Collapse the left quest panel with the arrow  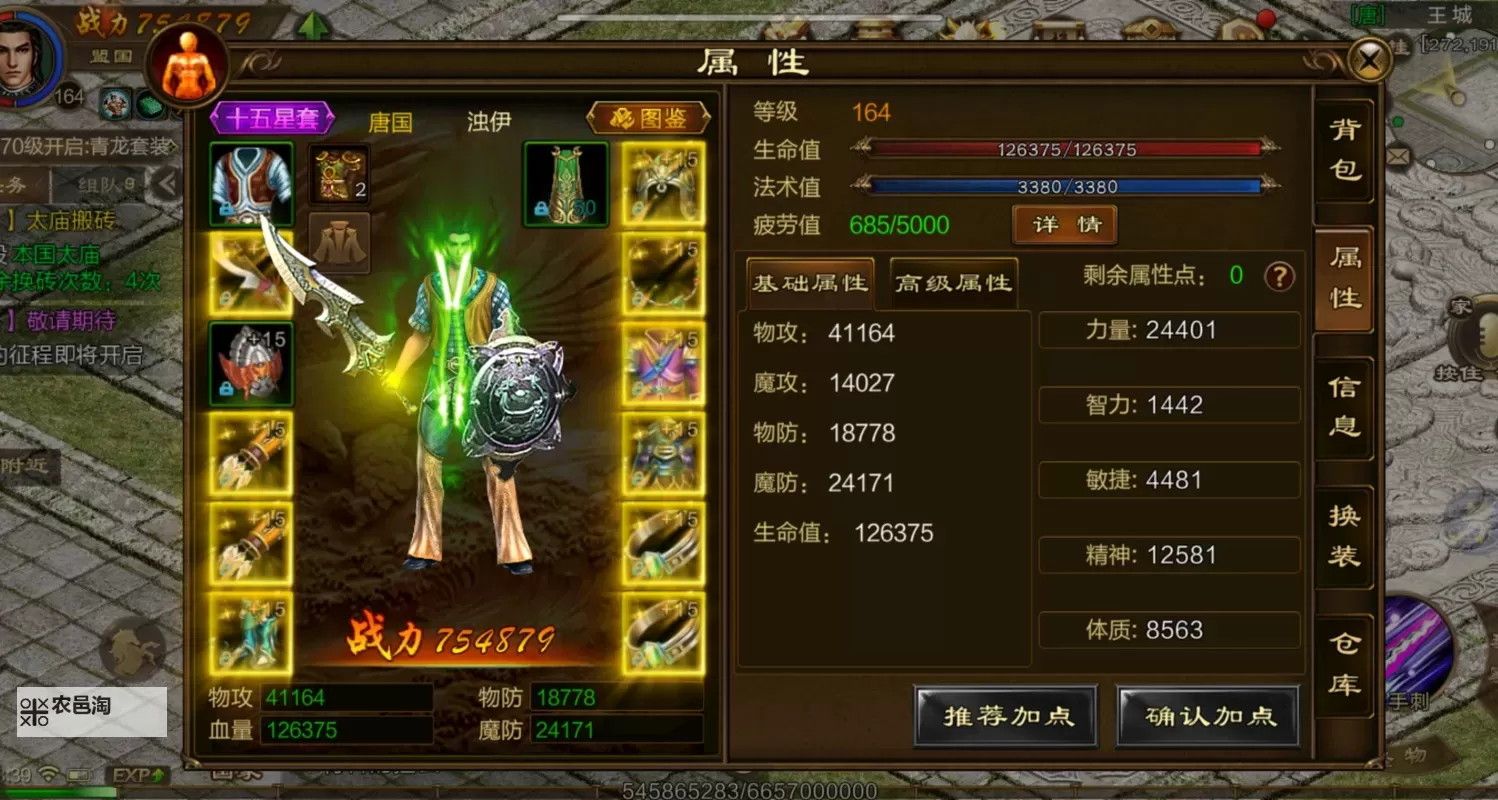click(168, 183)
